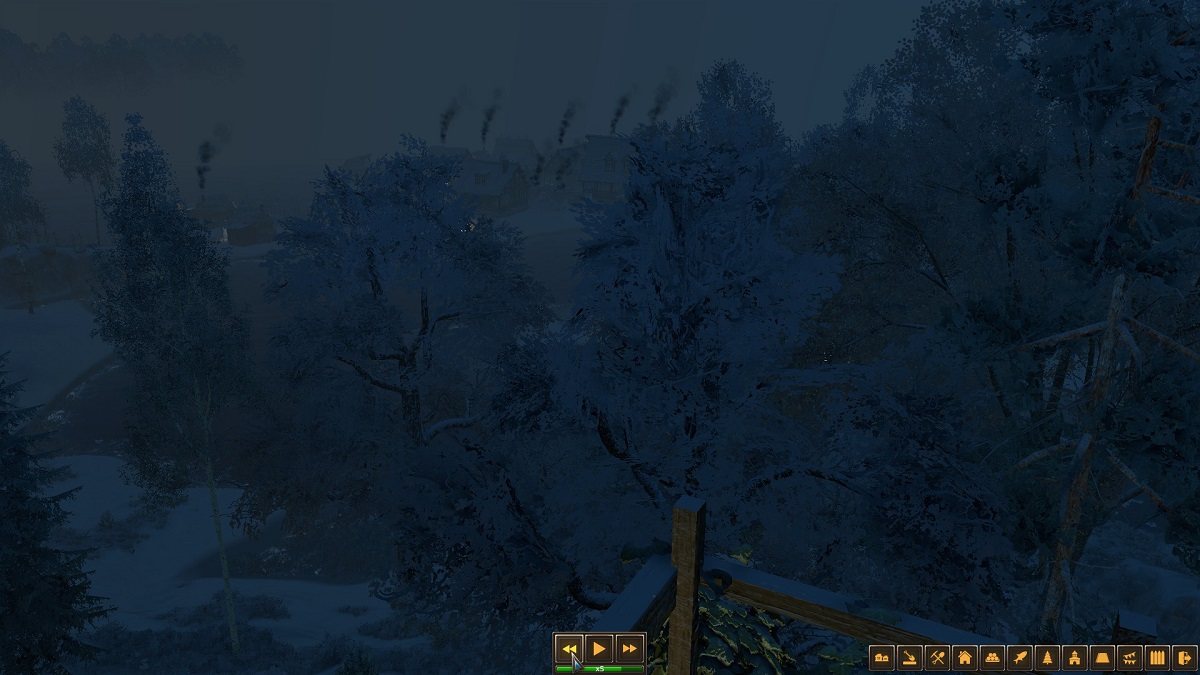Select the shovel digging tool icon

pos(909,657)
